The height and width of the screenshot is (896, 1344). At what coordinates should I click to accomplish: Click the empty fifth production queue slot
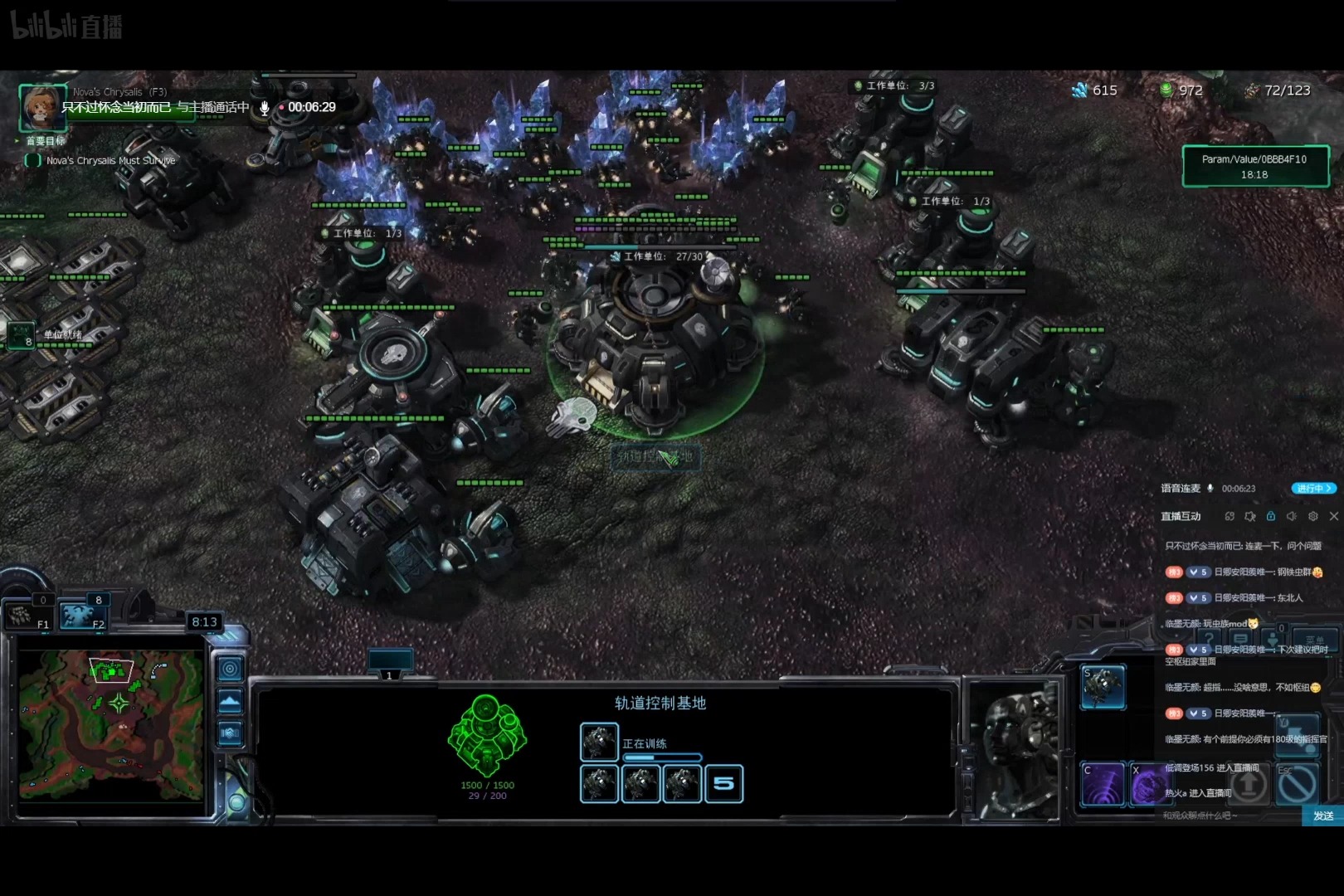[x=723, y=783]
